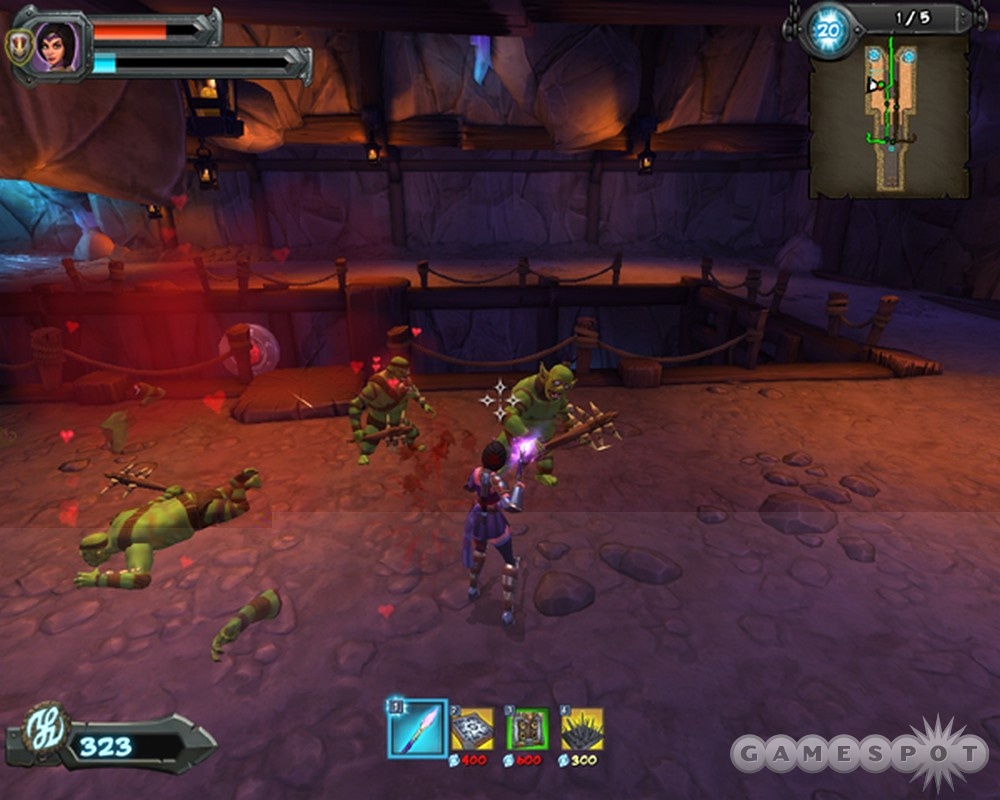
Task: Select the green-framed wall trap costing 600
Action: pos(527,729)
